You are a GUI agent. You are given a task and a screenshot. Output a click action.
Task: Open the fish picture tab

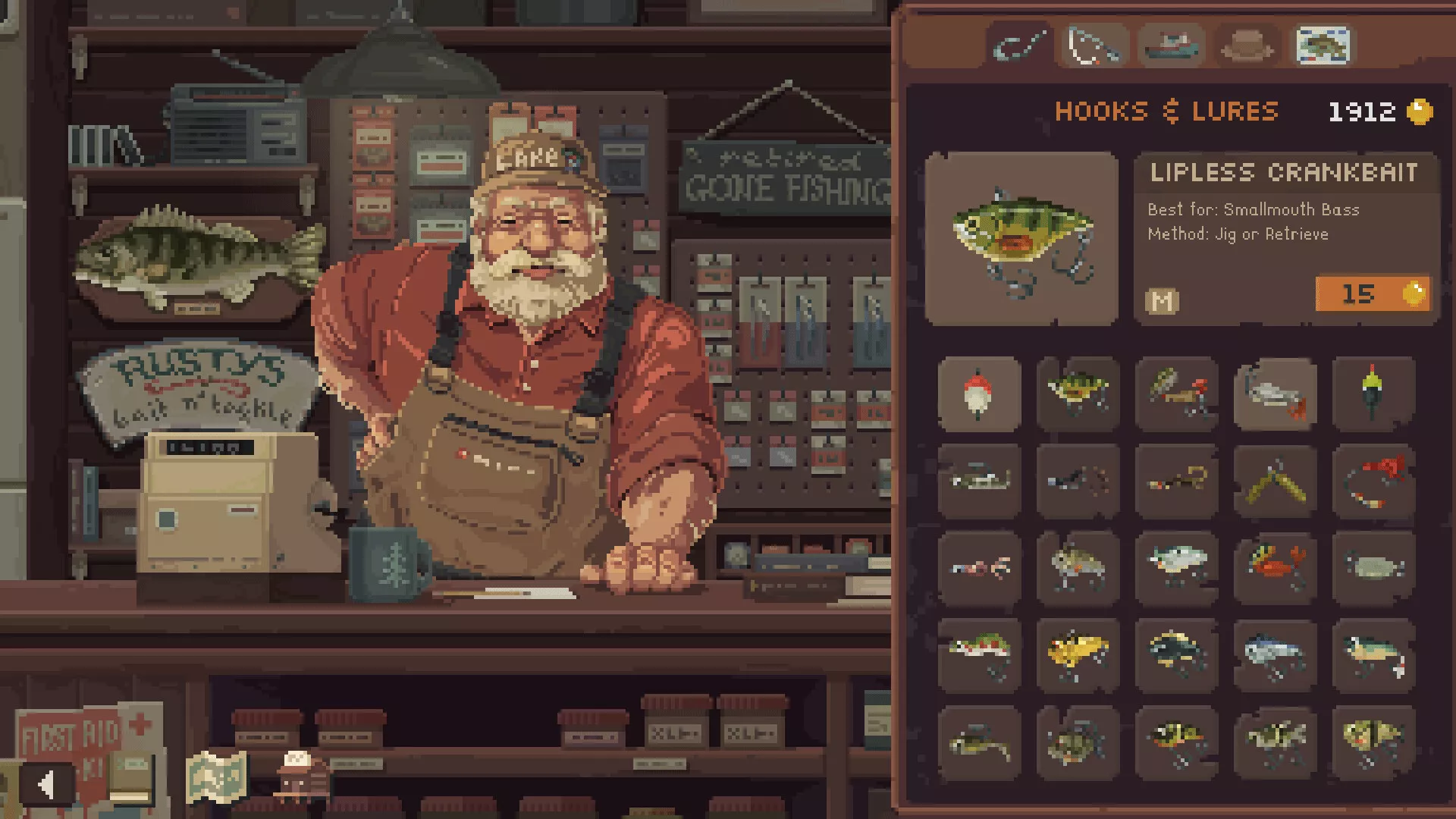[1323, 45]
